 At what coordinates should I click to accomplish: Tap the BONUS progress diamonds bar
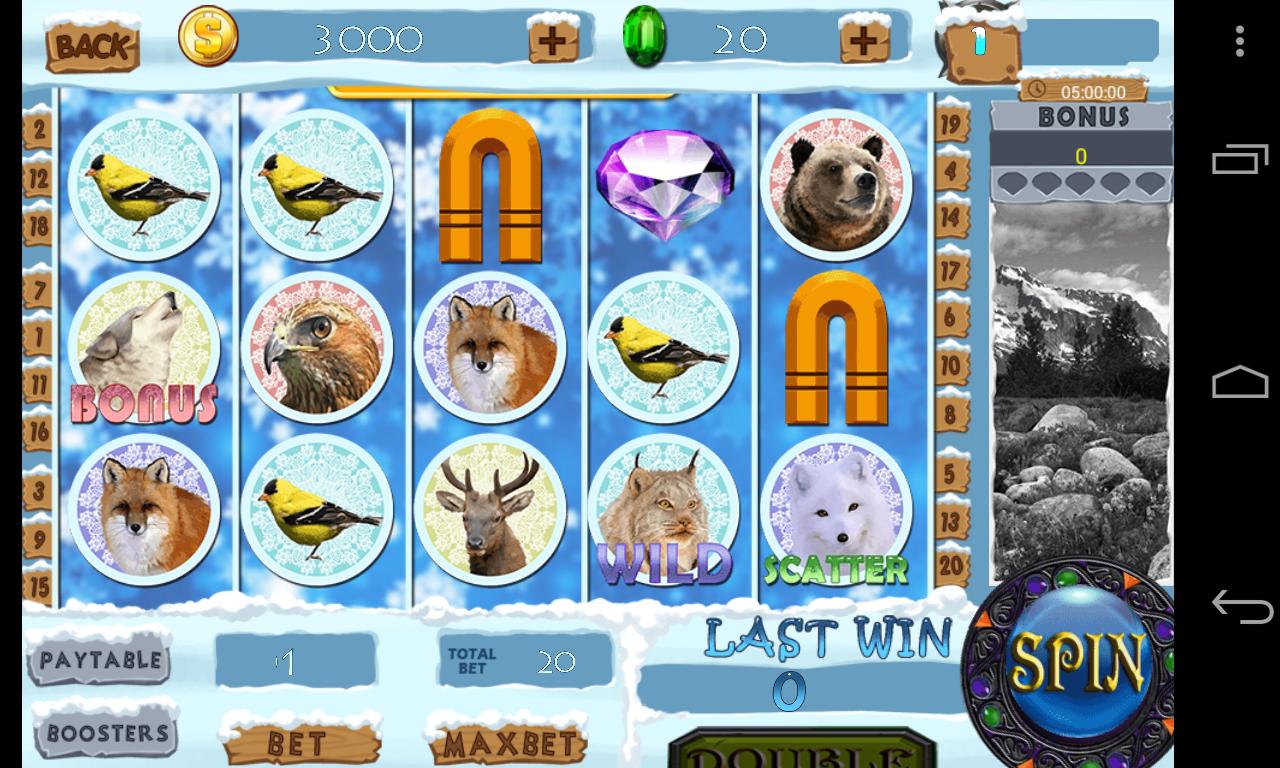coord(1081,183)
